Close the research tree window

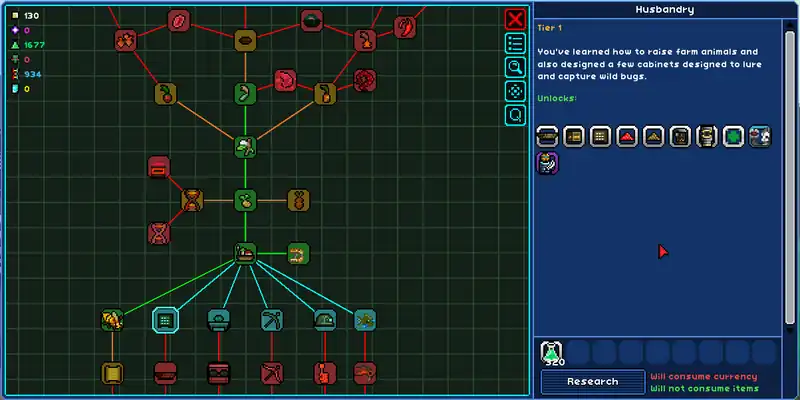pyautogui.click(x=515, y=19)
